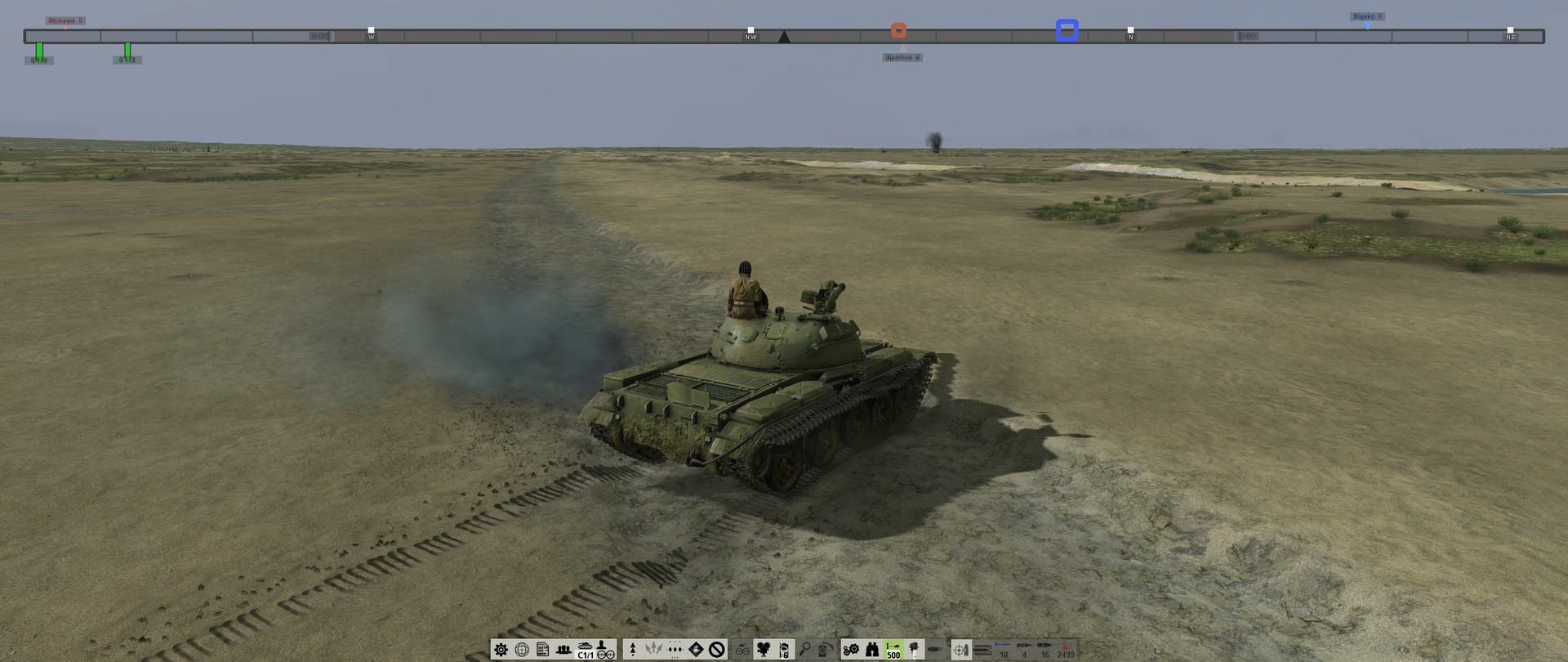Toggle the cancel-order no-entry icon

tap(715, 651)
